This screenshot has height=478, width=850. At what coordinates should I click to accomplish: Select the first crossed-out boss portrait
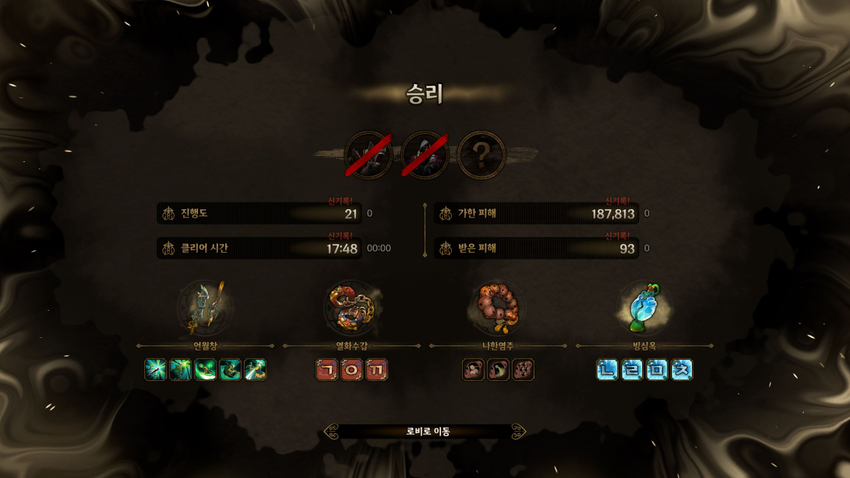pos(368,155)
